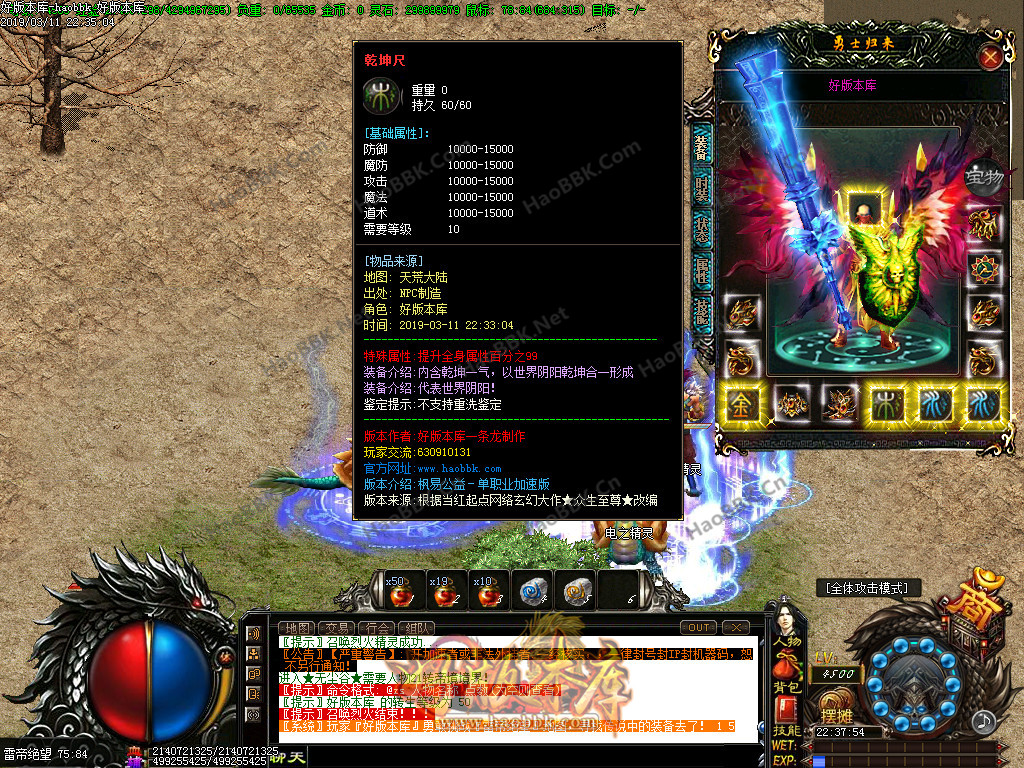
Task: Show the 状态 status tab
Action: tap(702, 229)
